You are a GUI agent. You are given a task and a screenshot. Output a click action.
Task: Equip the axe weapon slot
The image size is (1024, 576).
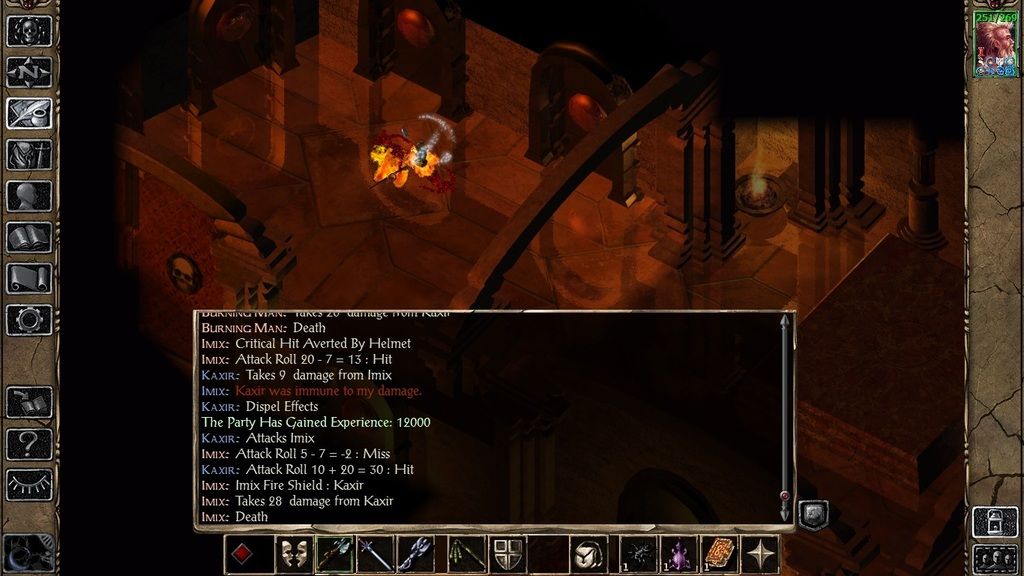[x=334, y=554]
